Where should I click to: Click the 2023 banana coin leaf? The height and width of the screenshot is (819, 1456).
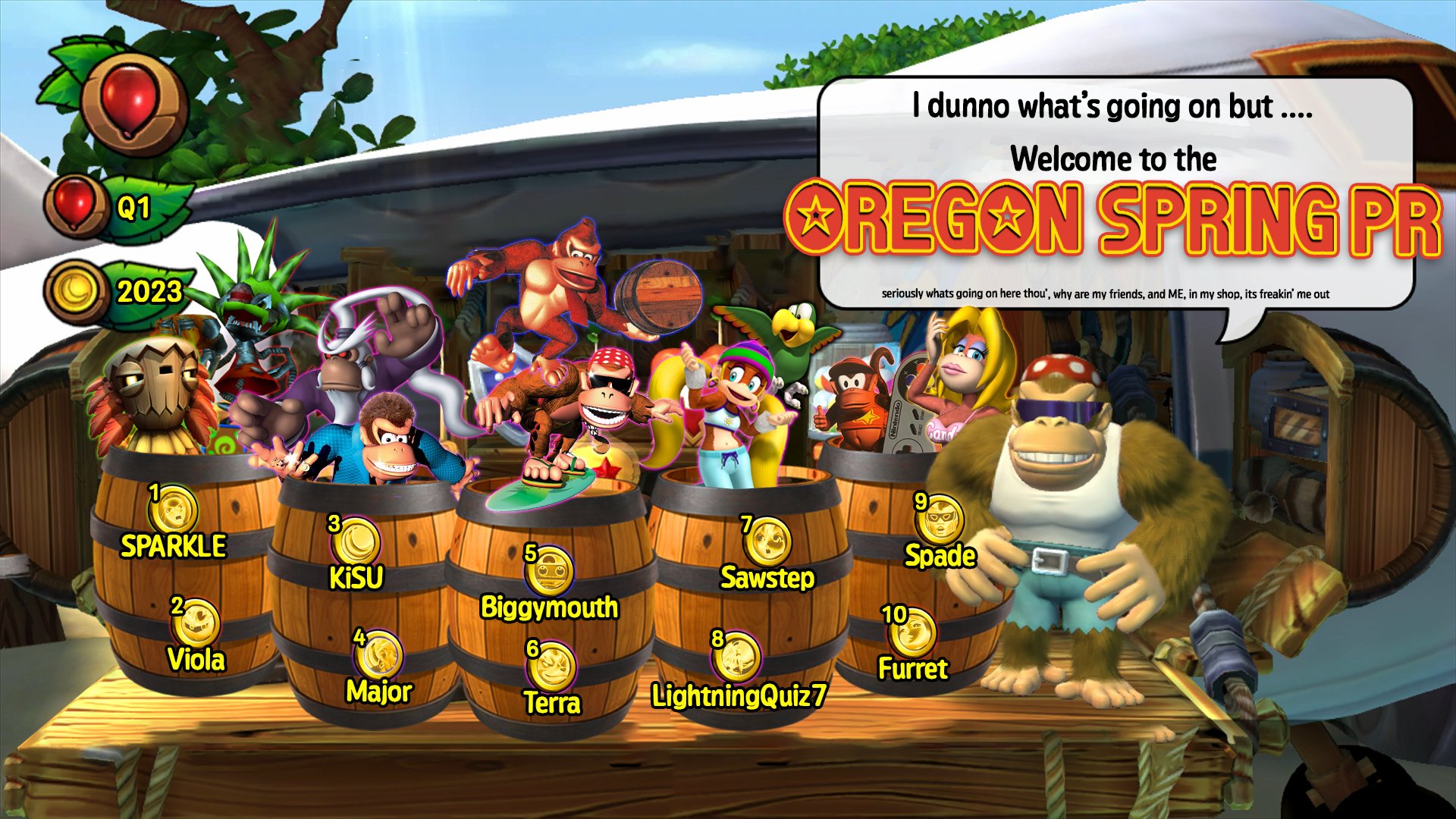[x=121, y=292]
